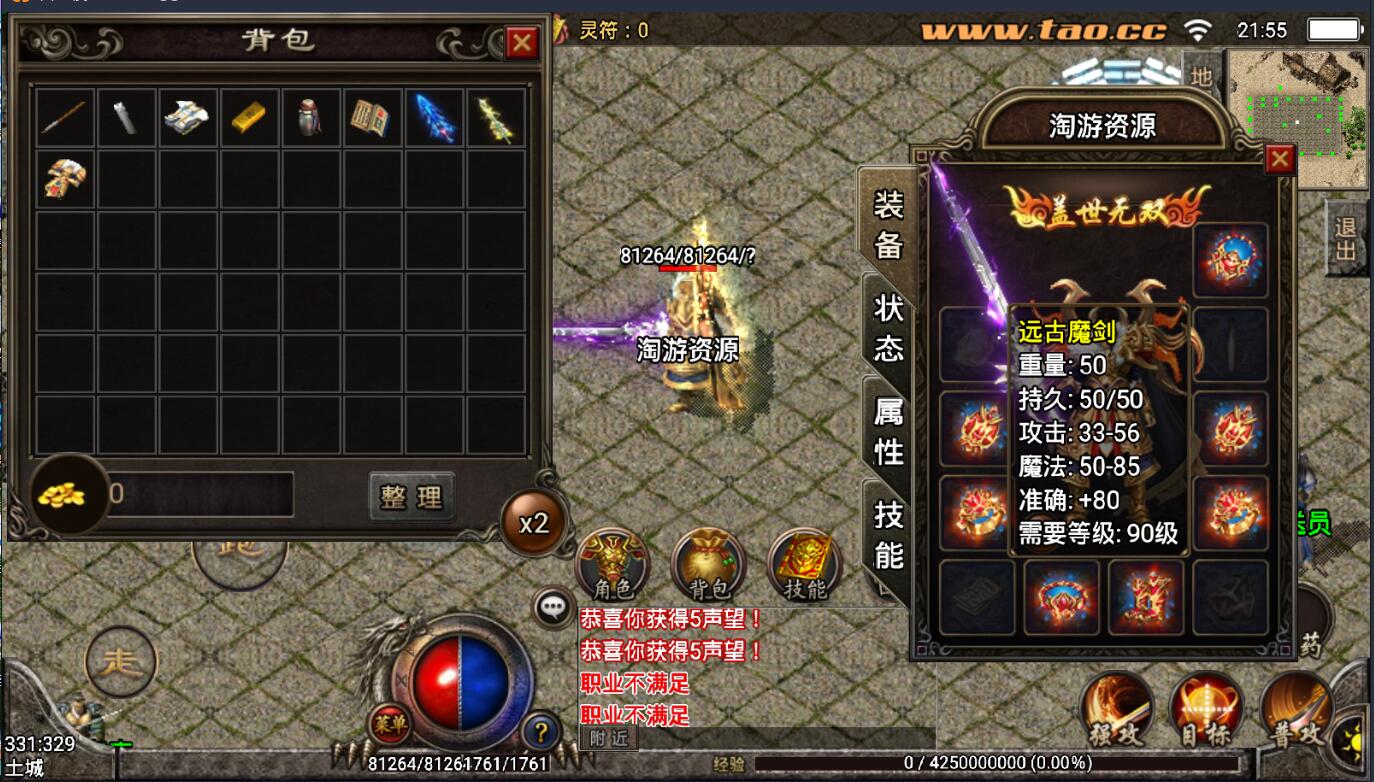The height and width of the screenshot is (782, 1374).
Task: Select the open book item slot
Action: 372,118
